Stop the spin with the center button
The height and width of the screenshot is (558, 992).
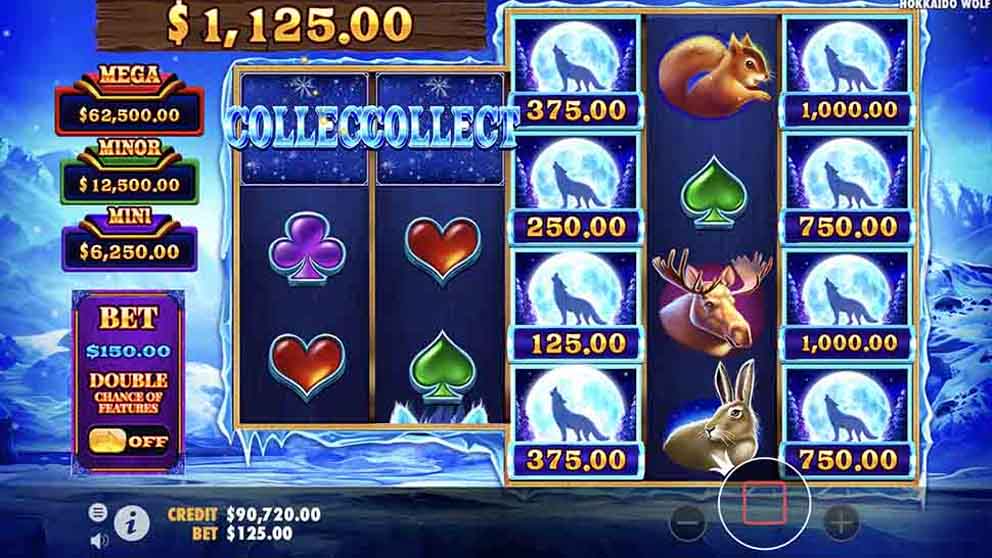[765, 504]
